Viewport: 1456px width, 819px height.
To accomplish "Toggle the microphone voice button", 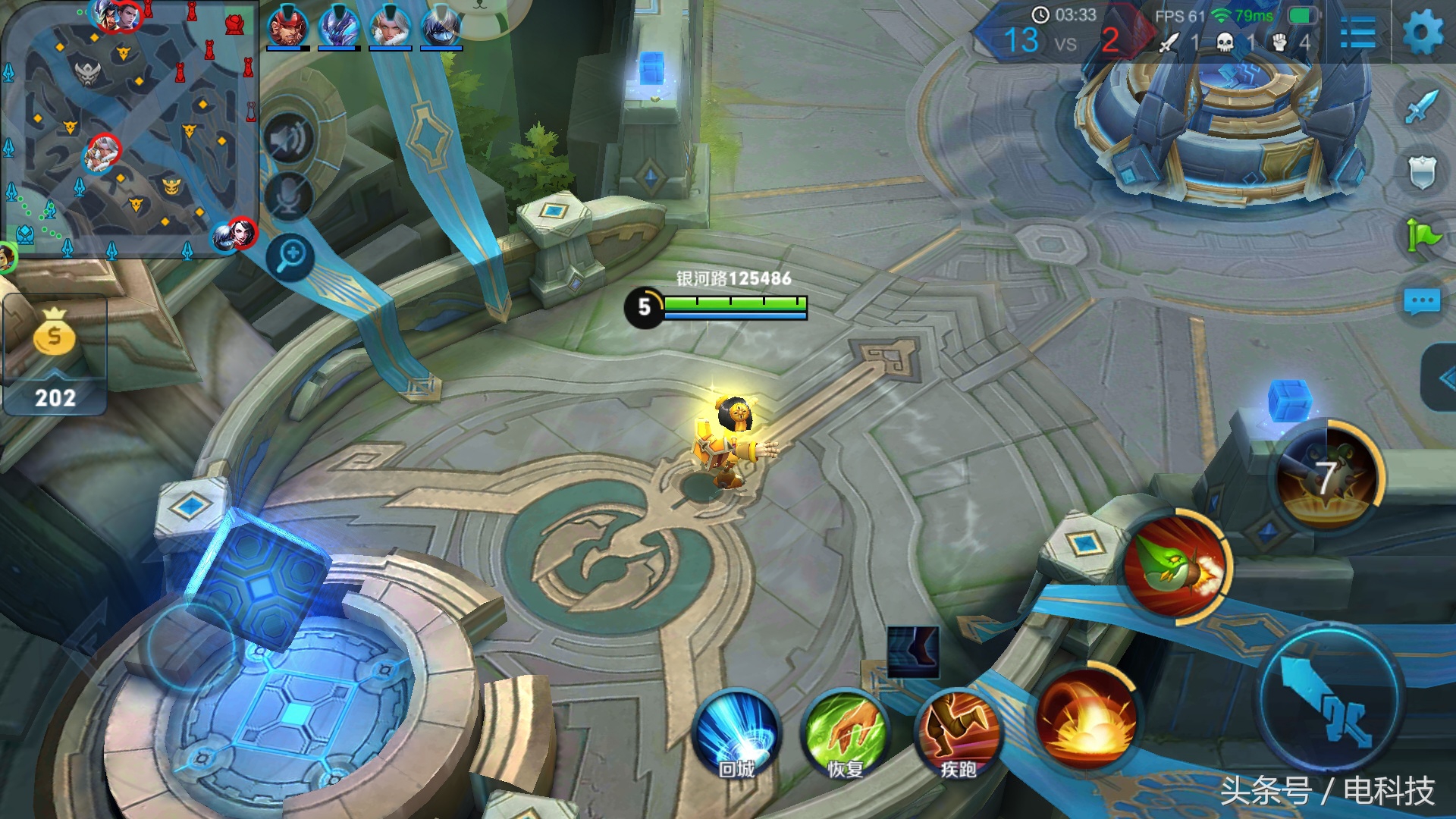I will pyautogui.click(x=288, y=196).
